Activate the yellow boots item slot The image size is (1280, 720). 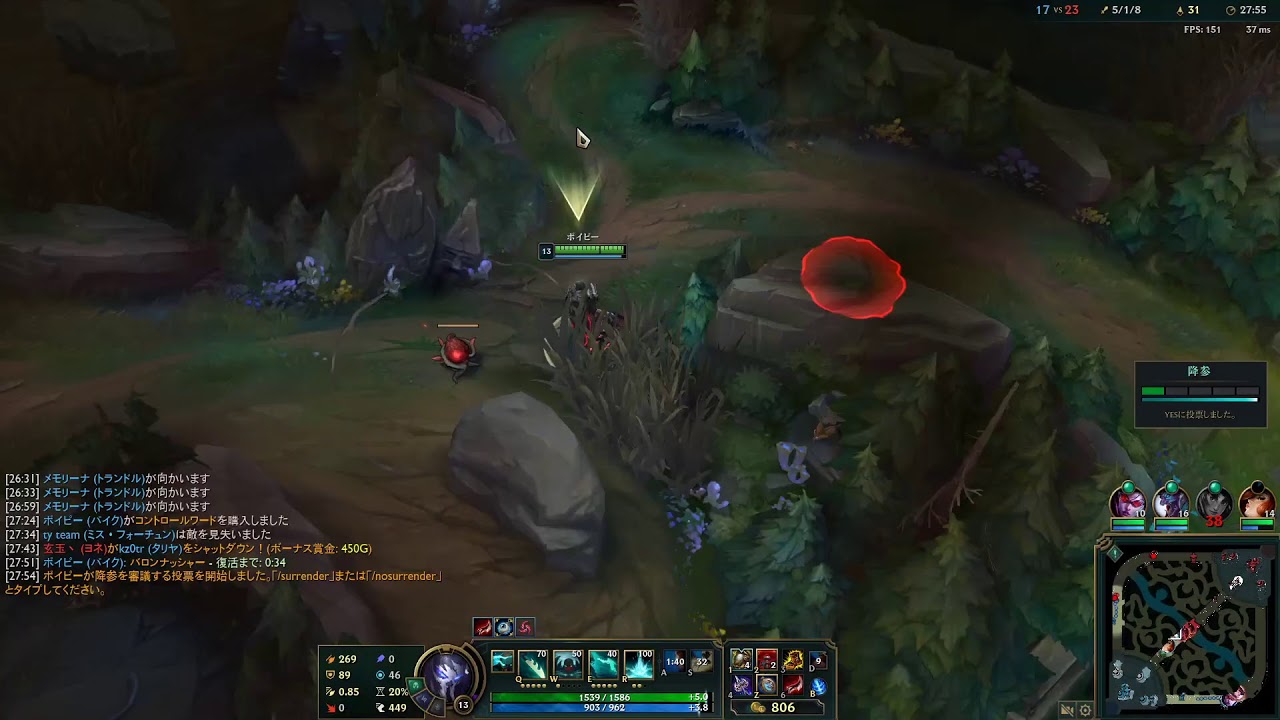(x=793, y=660)
